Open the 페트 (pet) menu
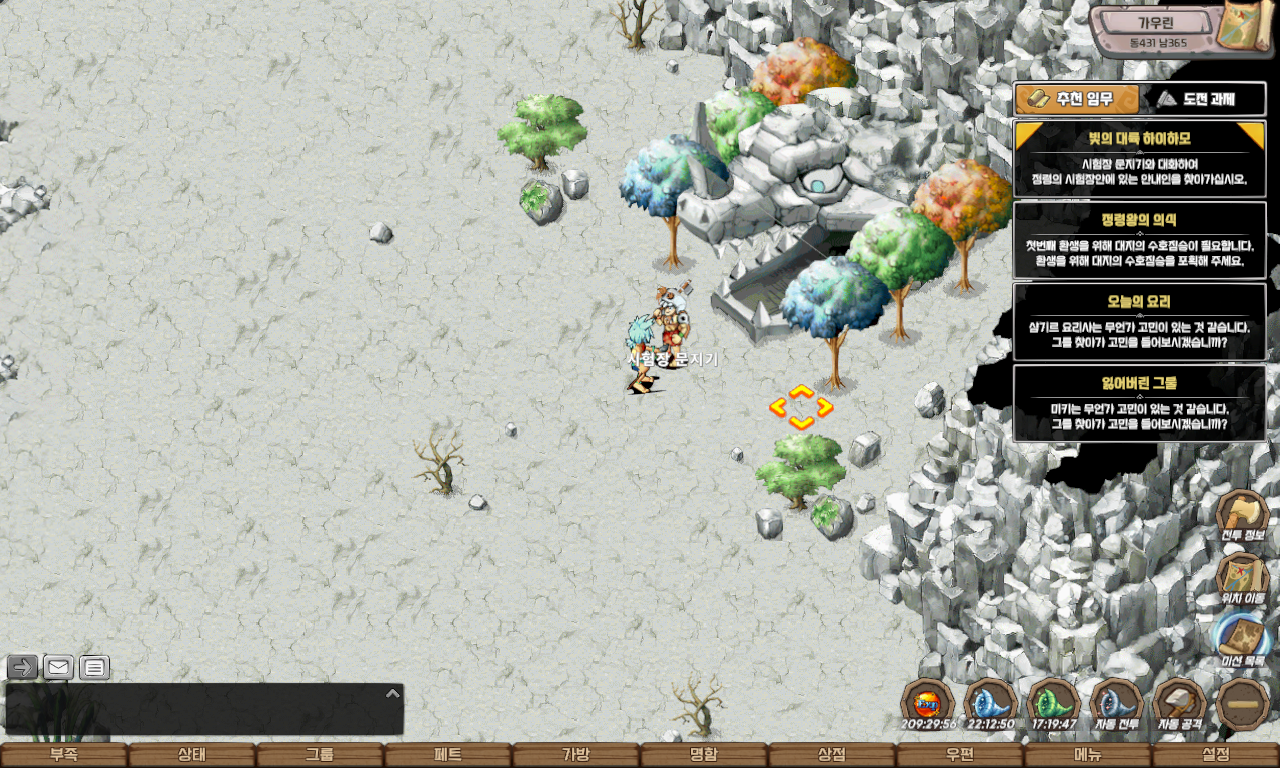This screenshot has height=768, width=1280. coord(448,755)
